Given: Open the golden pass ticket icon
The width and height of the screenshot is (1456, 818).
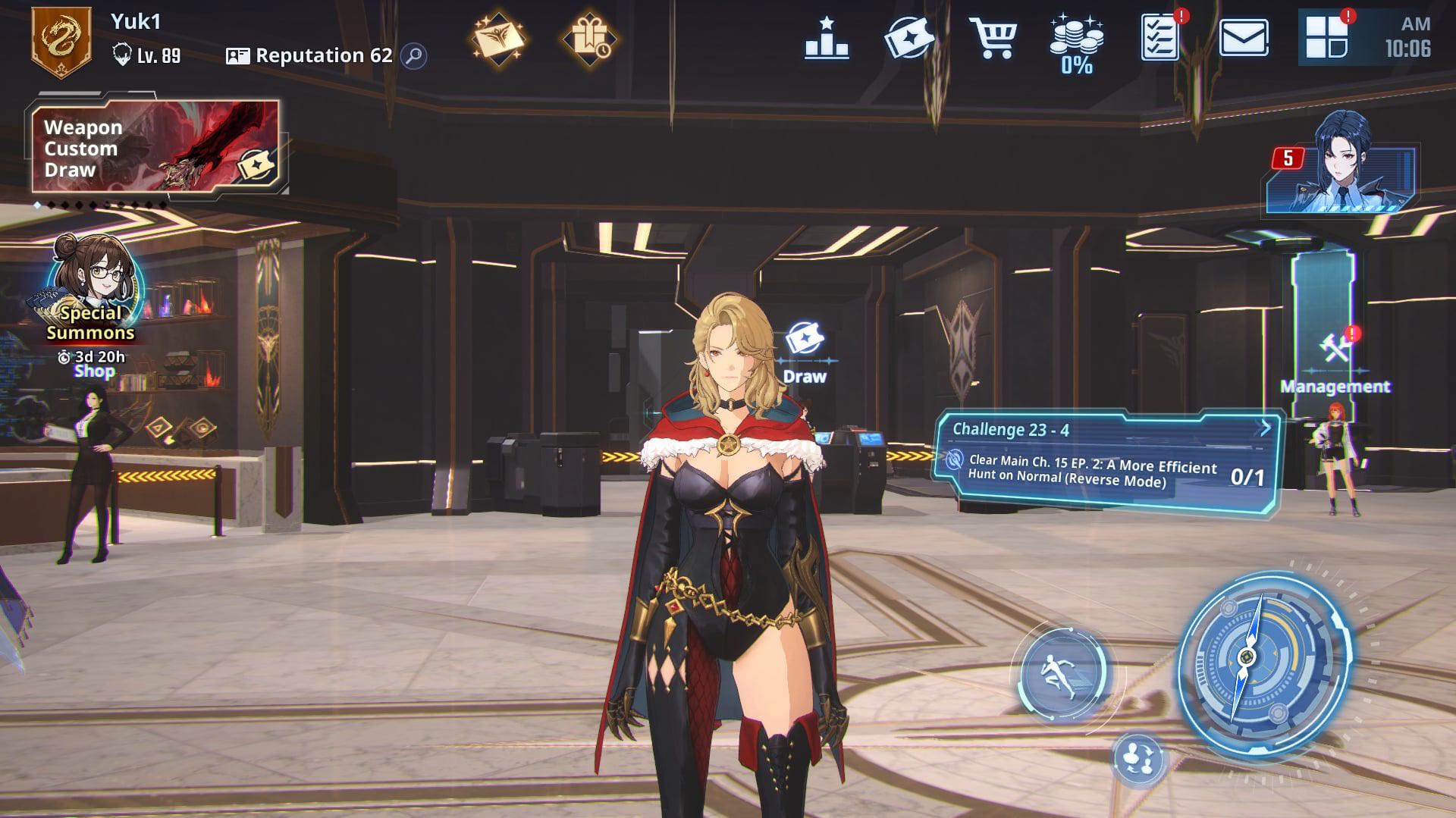Looking at the screenshot, I should point(497,38).
